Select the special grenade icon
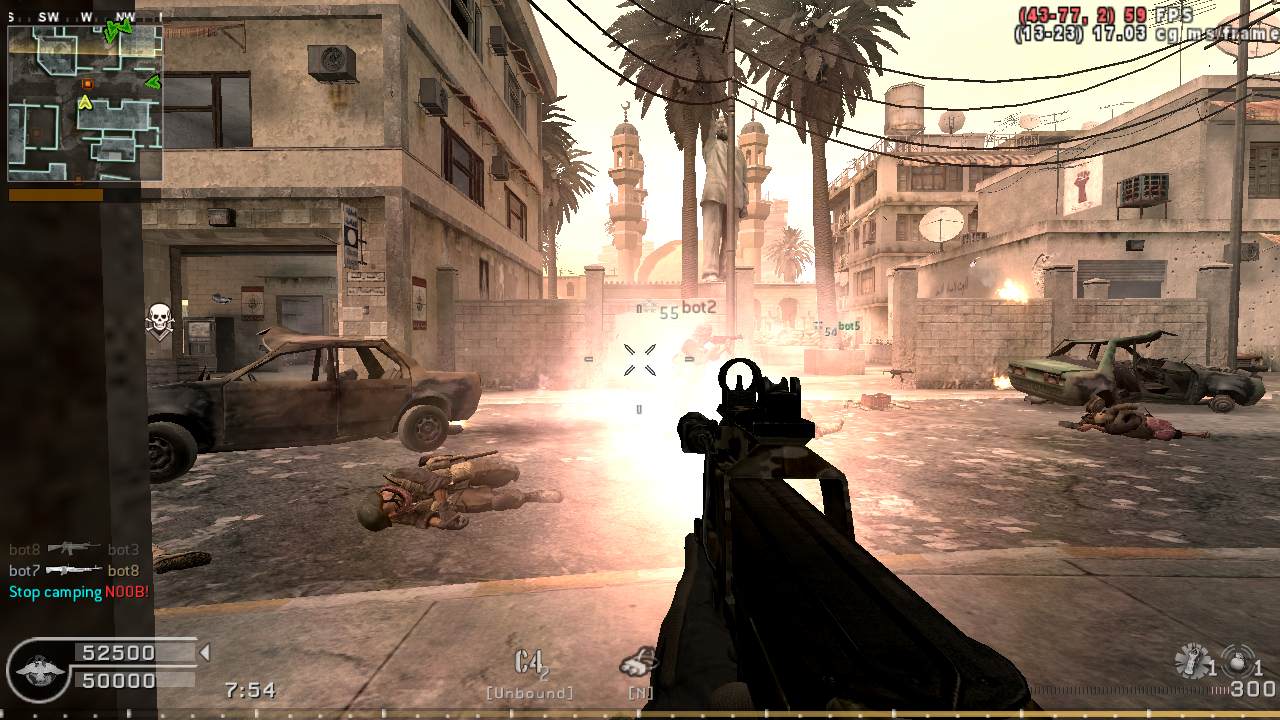This screenshot has height=720, width=1280. coord(1192,661)
